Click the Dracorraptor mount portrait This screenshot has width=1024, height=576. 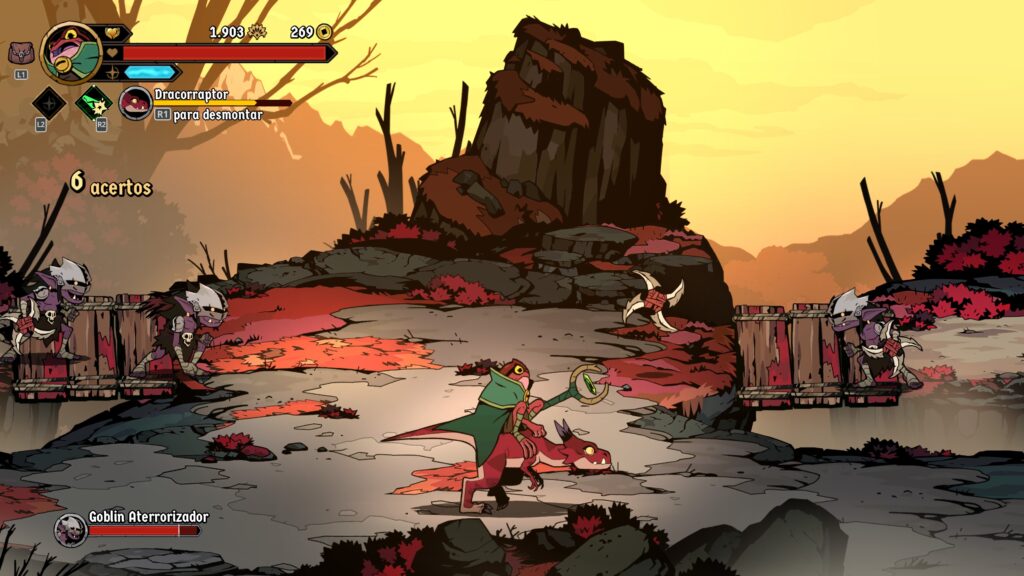click(x=135, y=102)
